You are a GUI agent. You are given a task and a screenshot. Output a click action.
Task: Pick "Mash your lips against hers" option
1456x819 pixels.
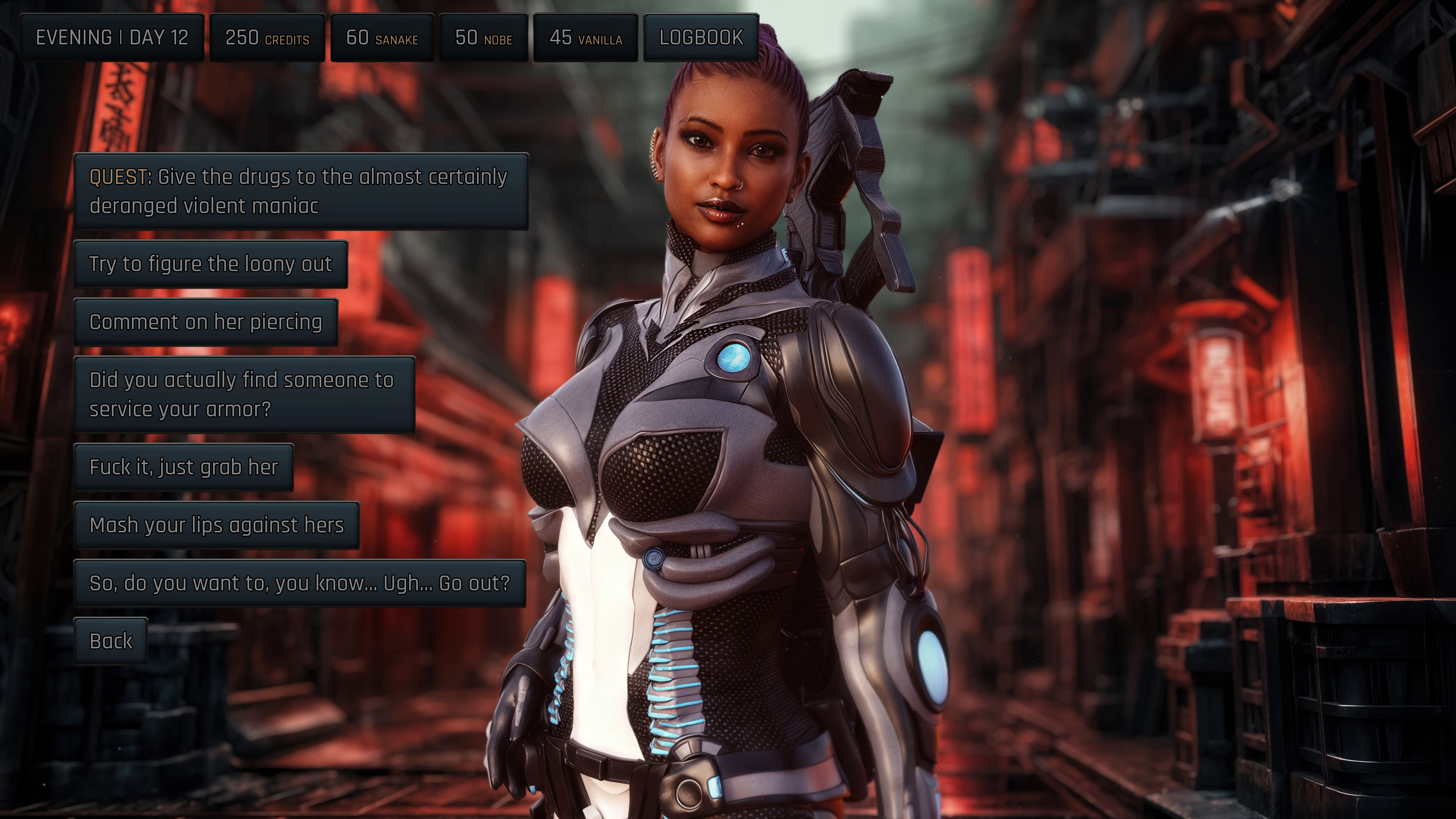[x=217, y=525]
